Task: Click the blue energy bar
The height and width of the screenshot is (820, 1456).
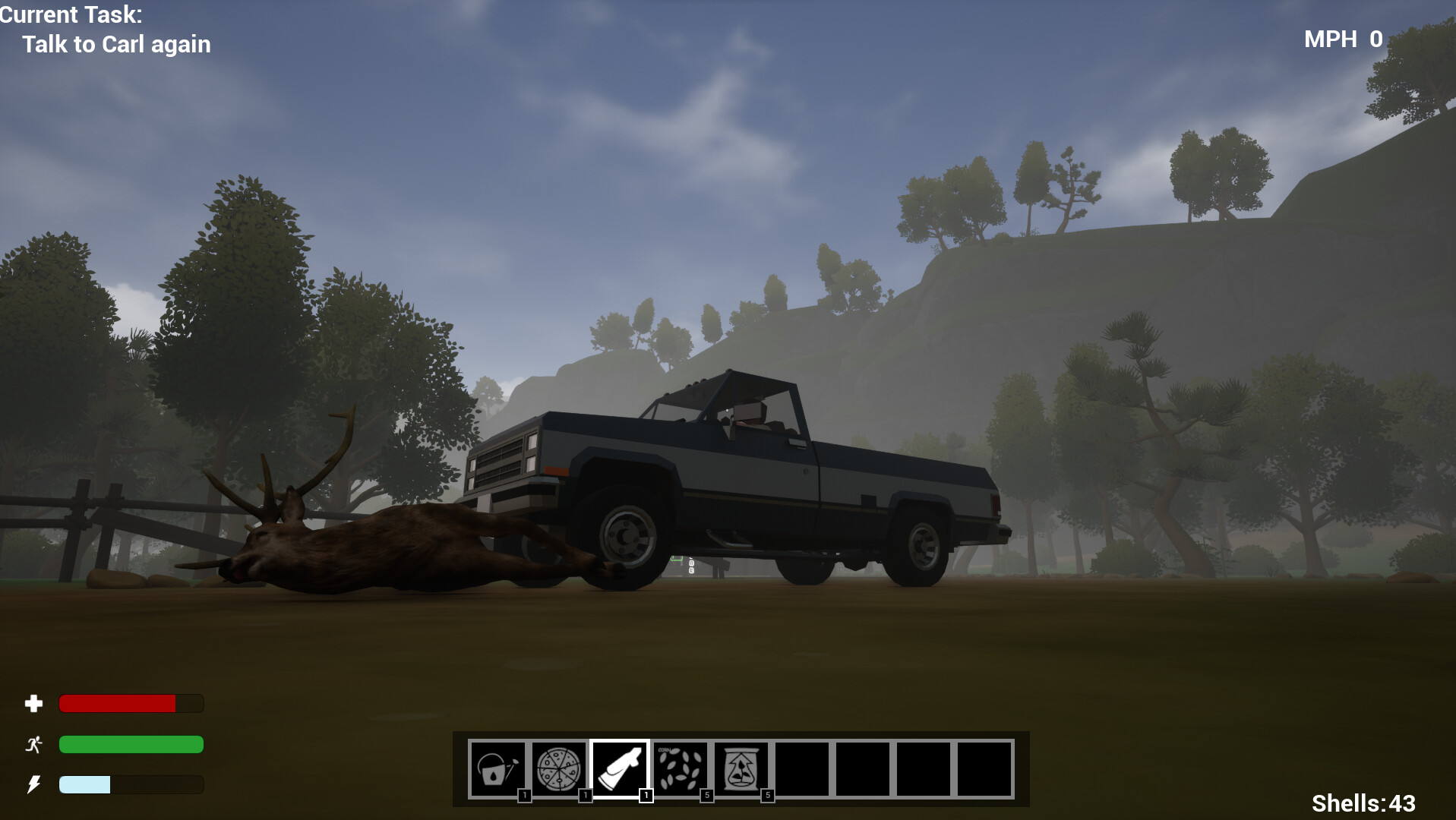Action: [x=84, y=785]
